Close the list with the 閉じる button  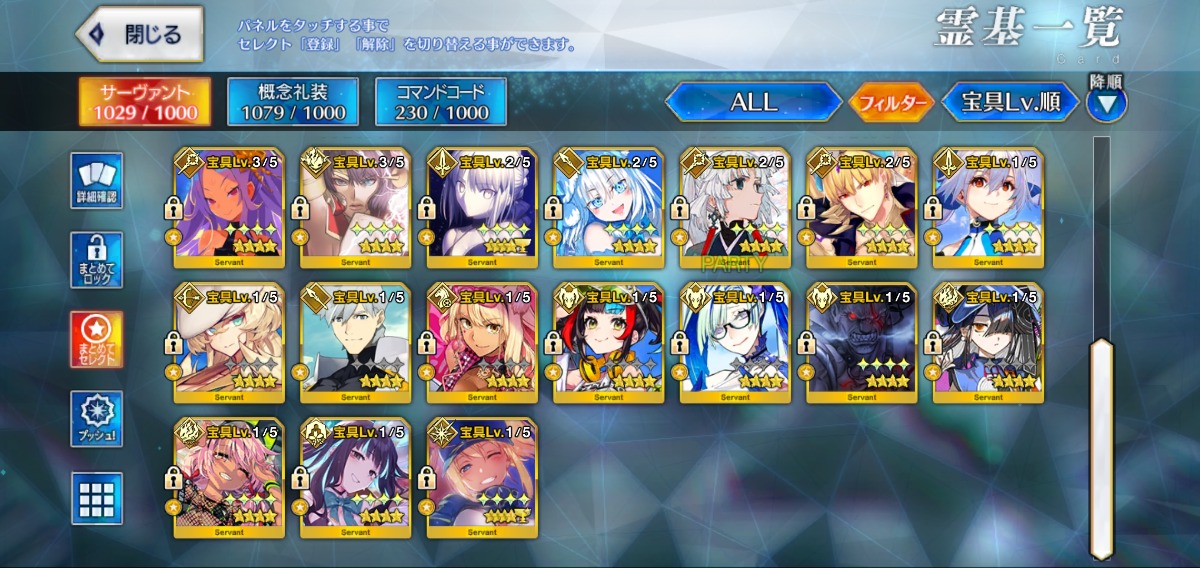(x=140, y=34)
